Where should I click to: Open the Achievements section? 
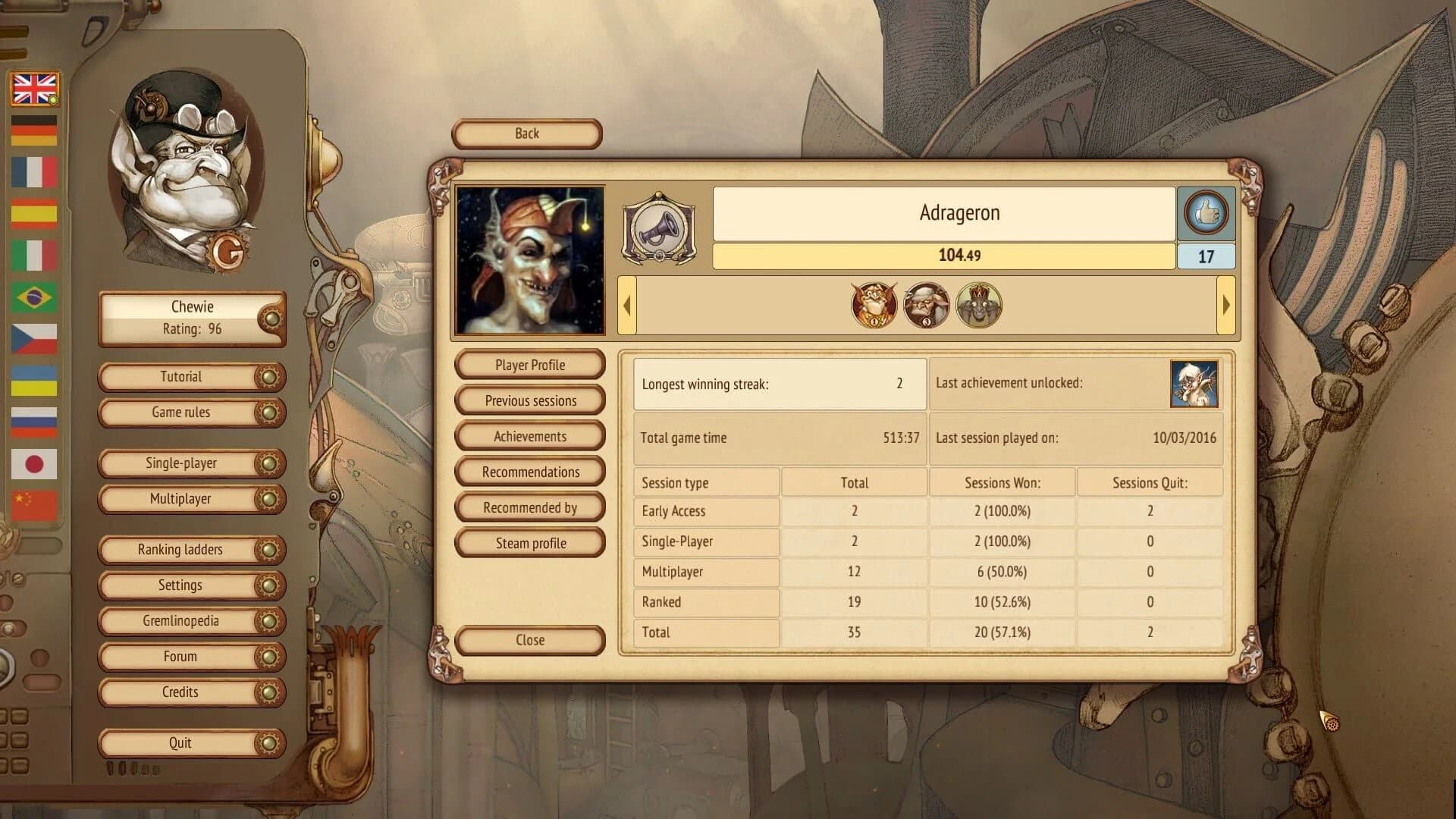click(529, 435)
